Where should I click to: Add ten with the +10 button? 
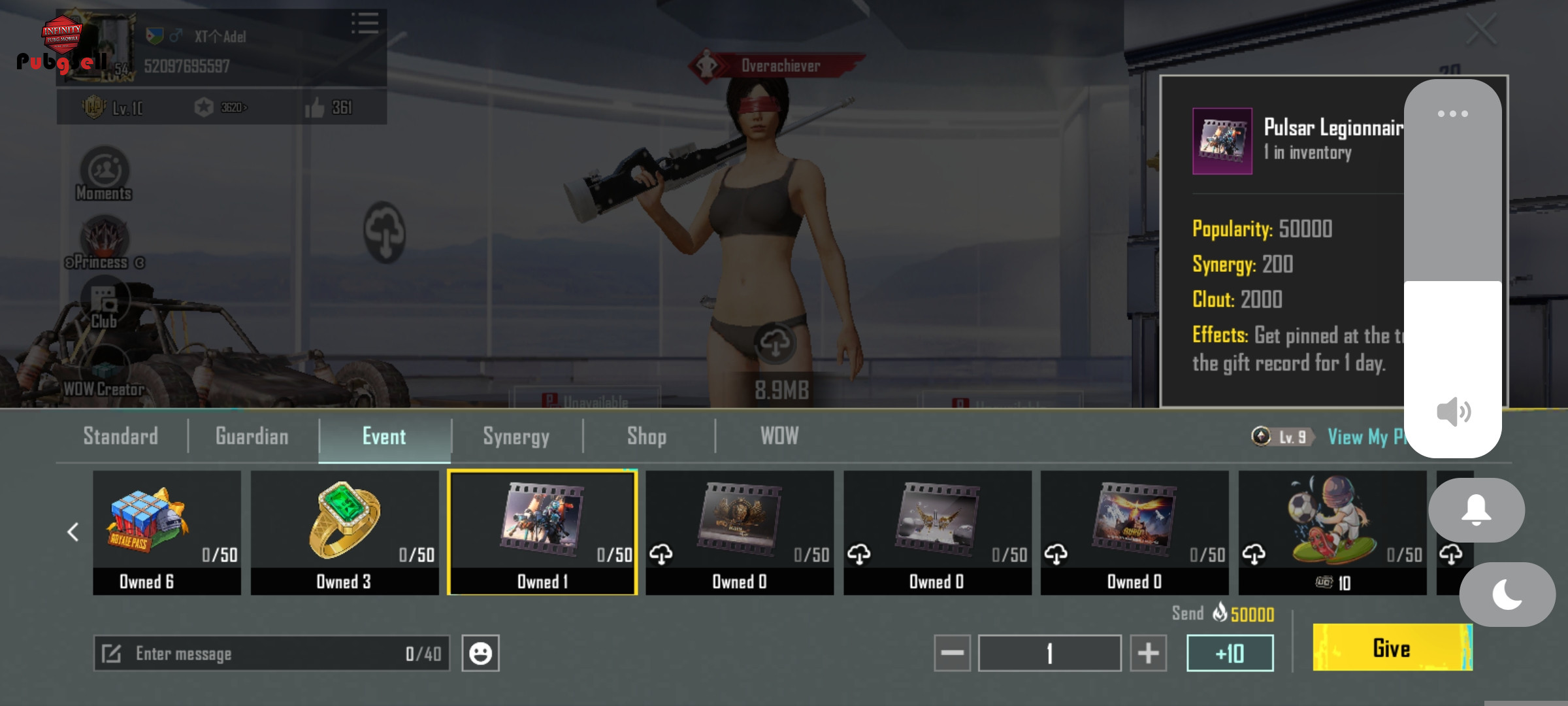(x=1230, y=653)
